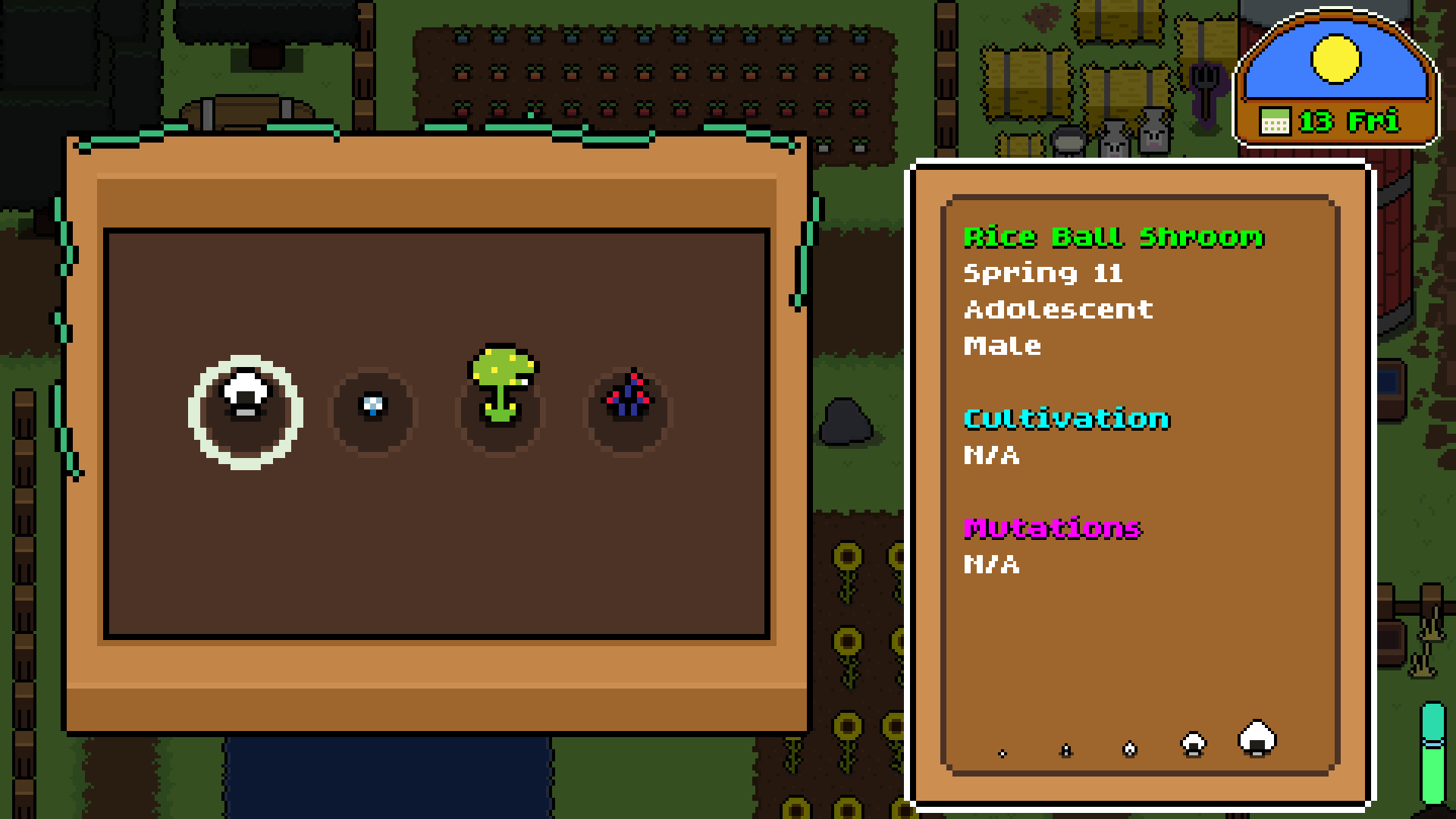1456x819 pixels.
Task: Toggle the Cultivation section display
Action: pyautogui.click(x=1067, y=419)
